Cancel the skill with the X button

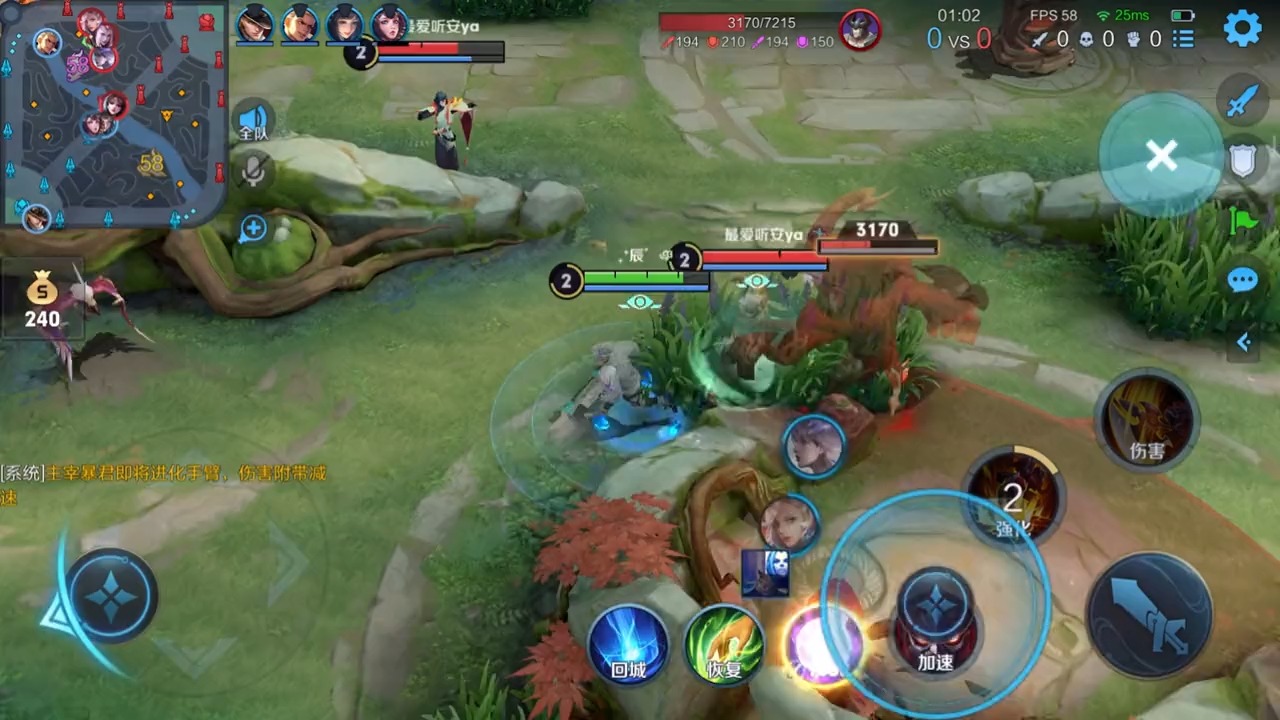pos(1161,155)
